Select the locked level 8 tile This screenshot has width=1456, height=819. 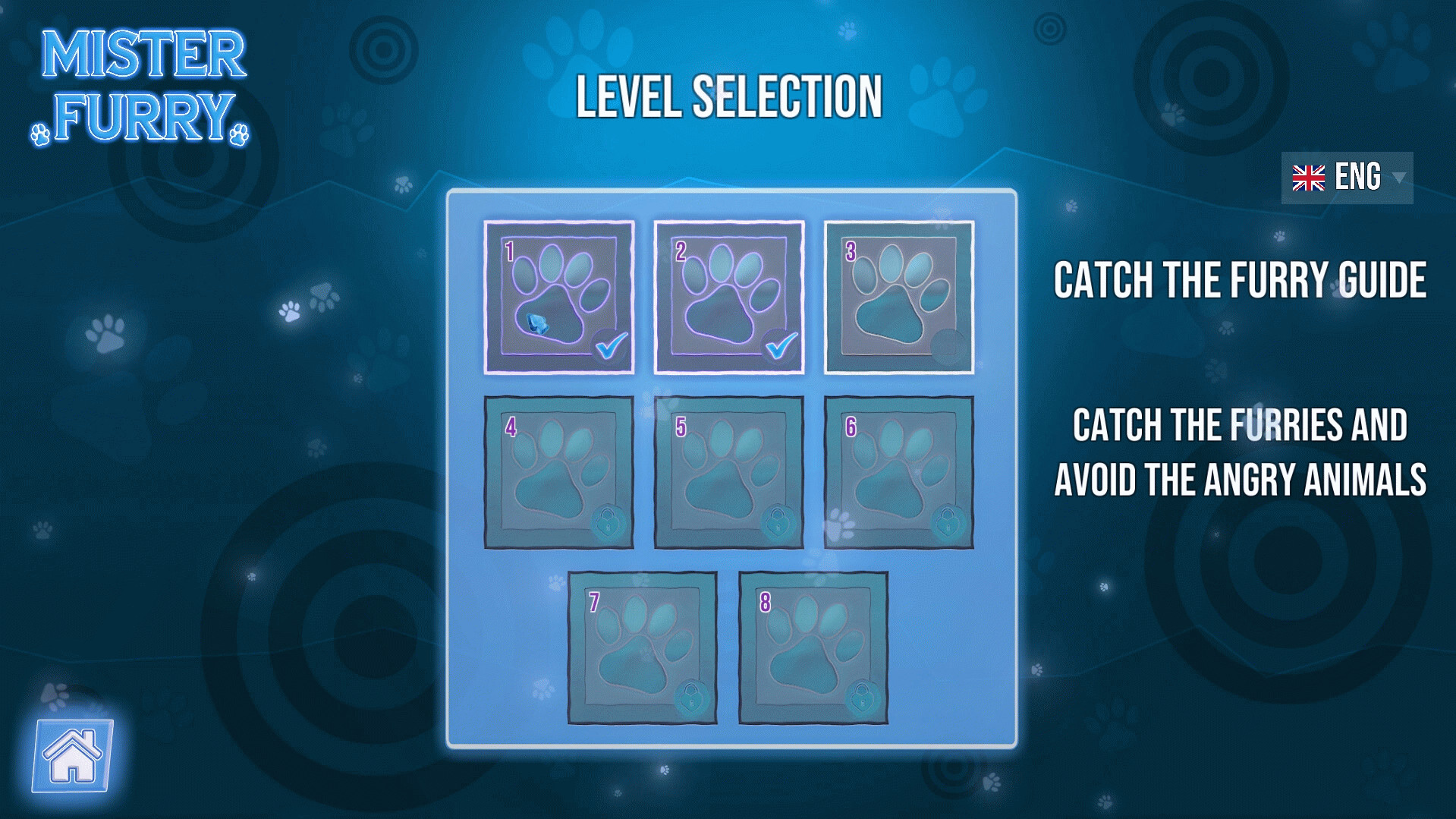tap(813, 647)
